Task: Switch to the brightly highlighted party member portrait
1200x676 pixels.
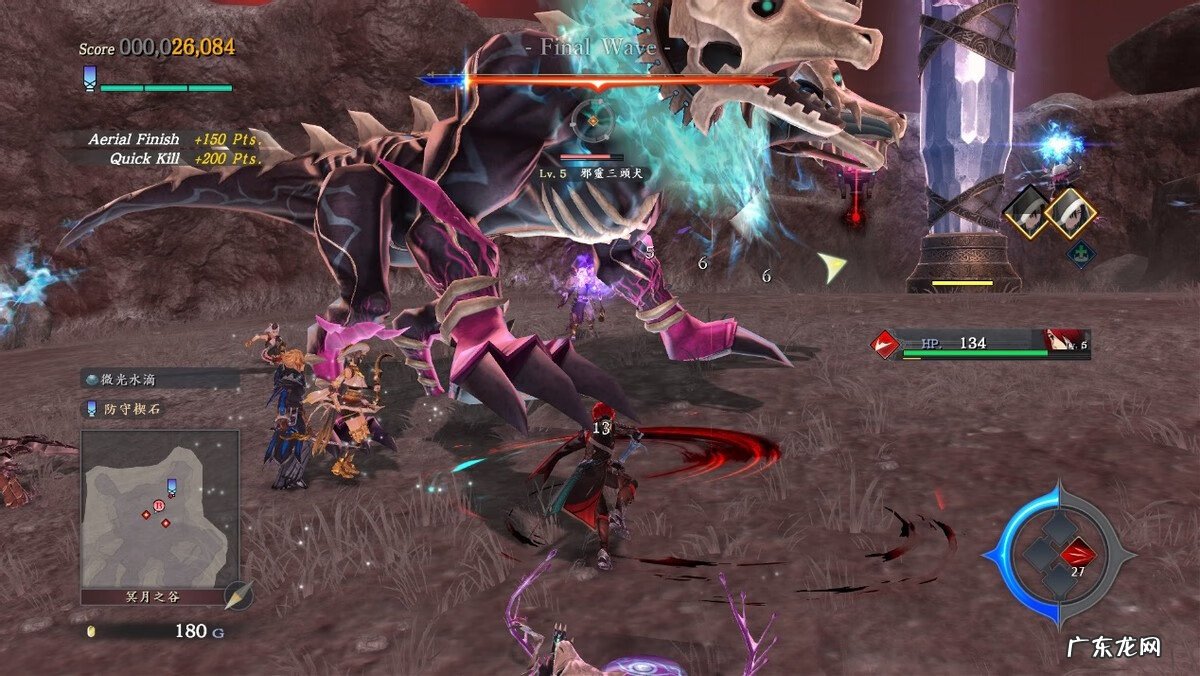Action: pos(1070,213)
